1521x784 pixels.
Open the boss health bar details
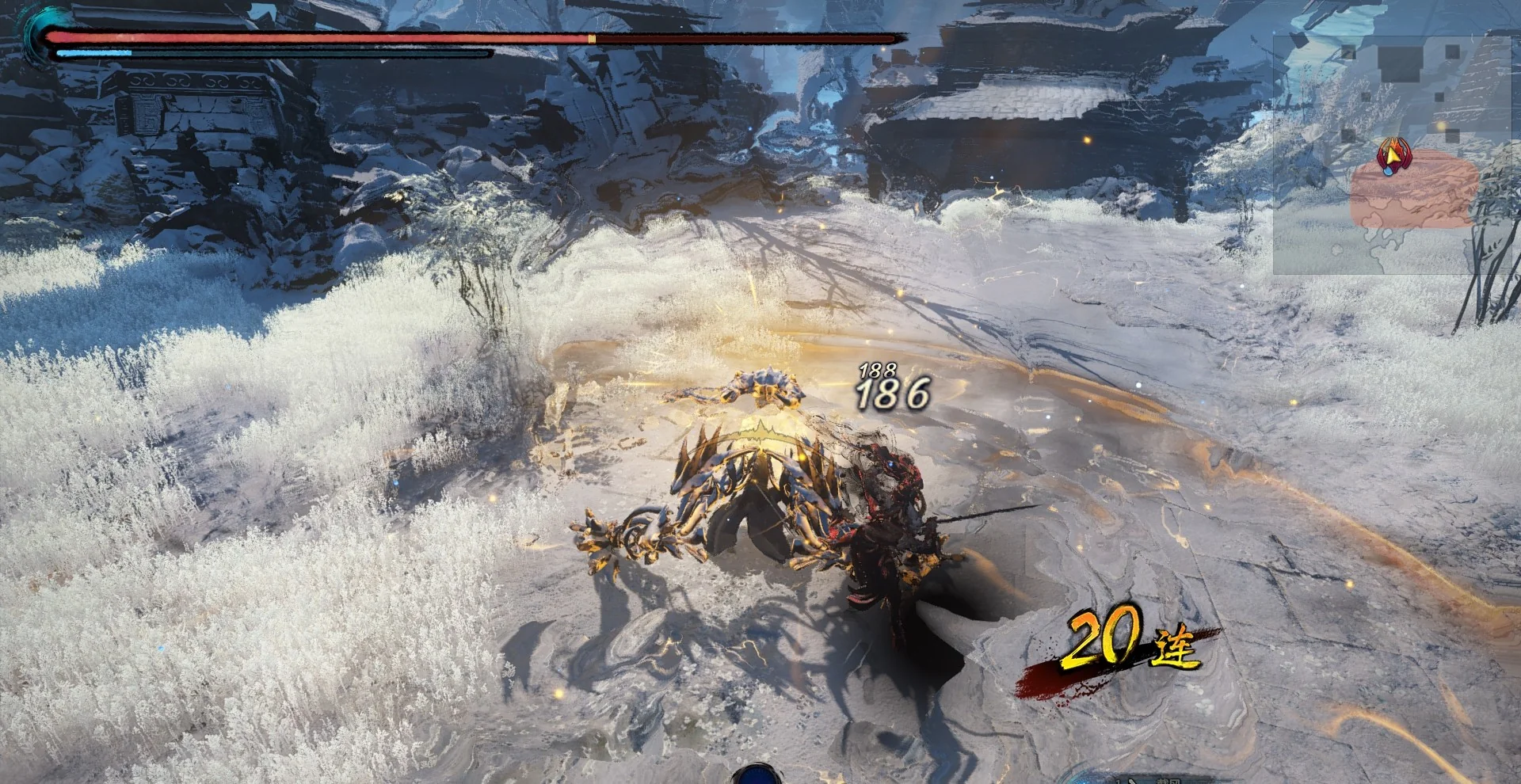(475, 36)
